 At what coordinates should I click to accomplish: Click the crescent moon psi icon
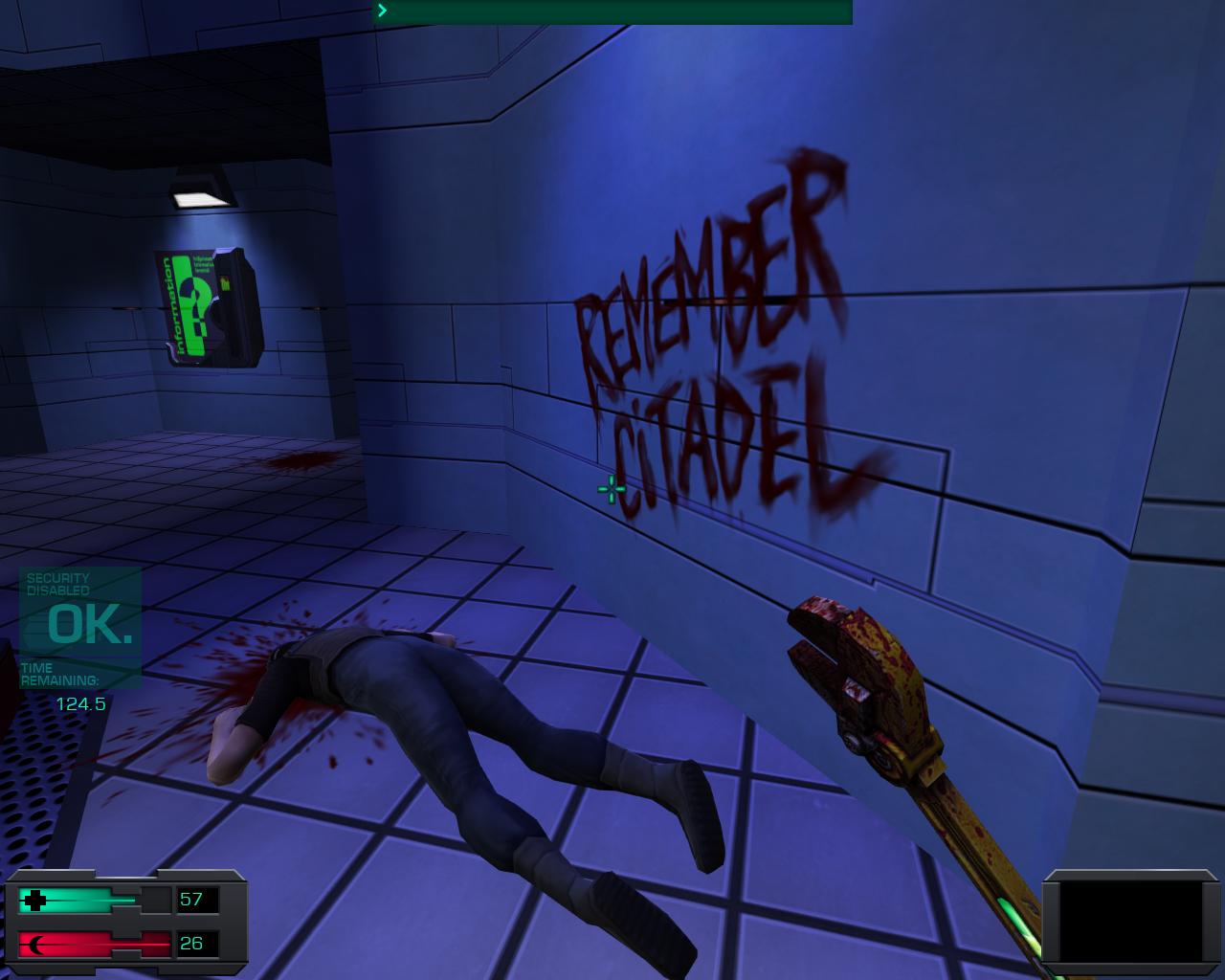(x=36, y=943)
